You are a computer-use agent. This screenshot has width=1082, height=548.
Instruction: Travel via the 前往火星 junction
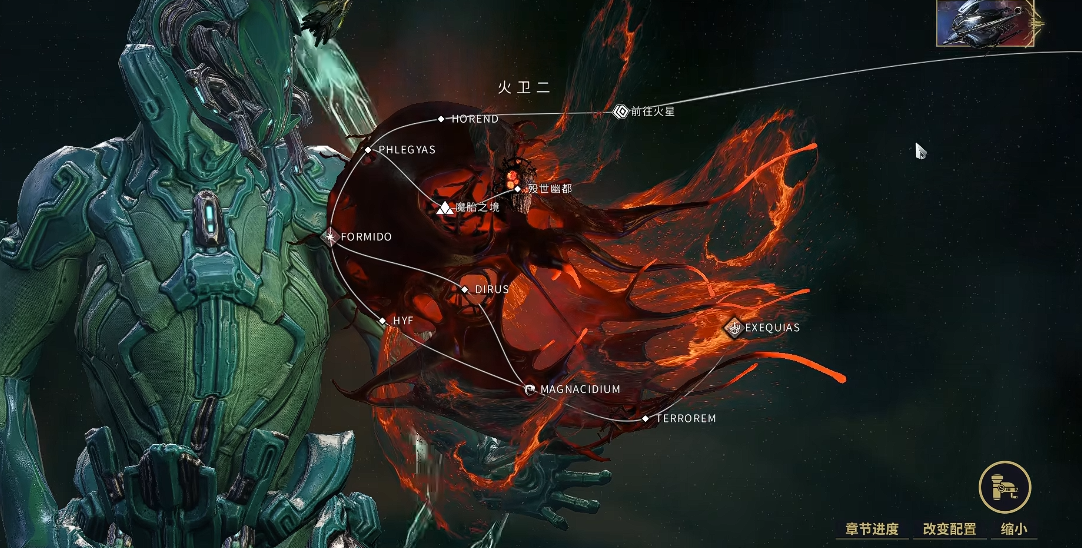(x=620, y=112)
